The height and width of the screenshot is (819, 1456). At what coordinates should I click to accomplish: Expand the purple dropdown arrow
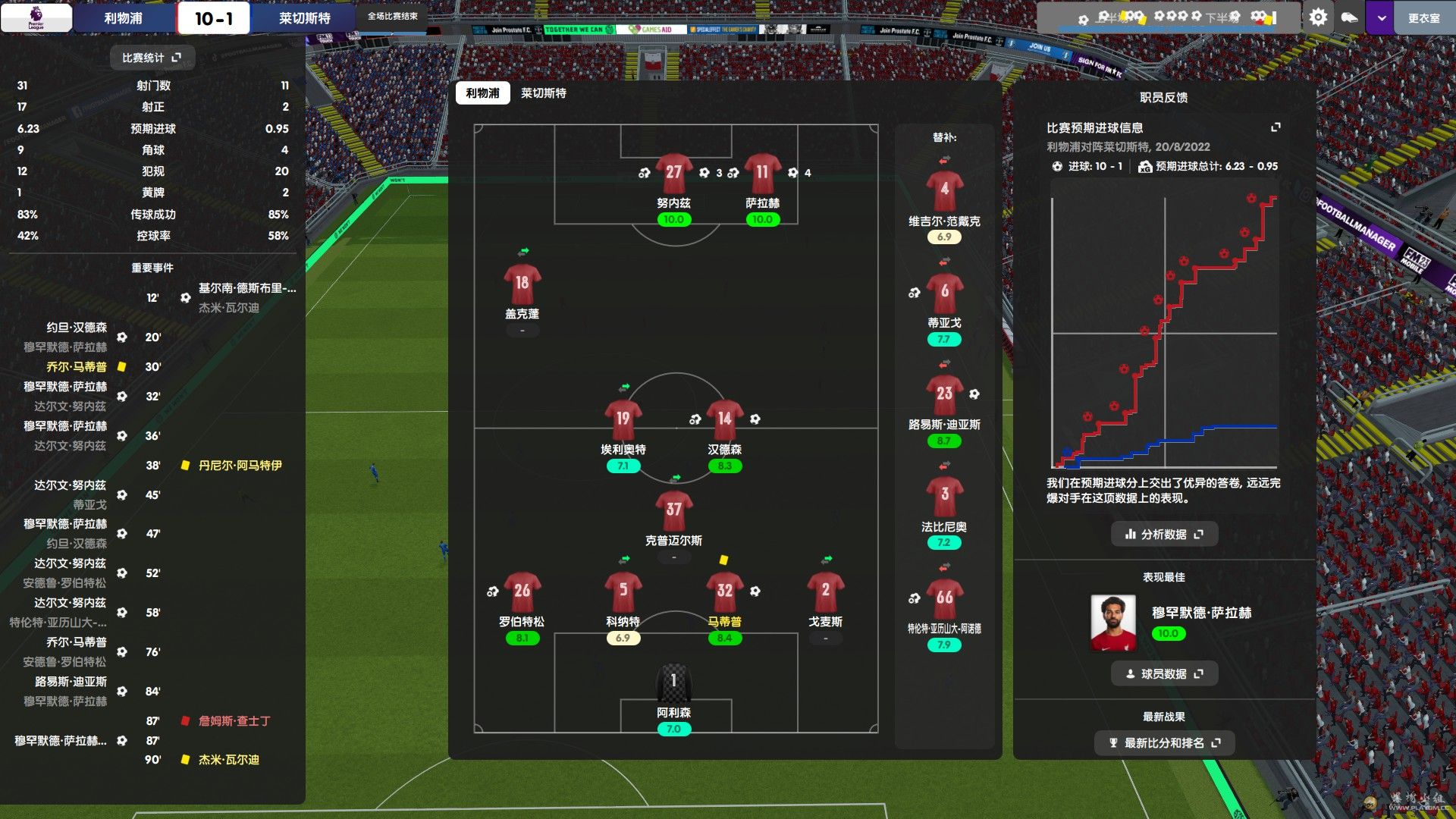point(1381,18)
